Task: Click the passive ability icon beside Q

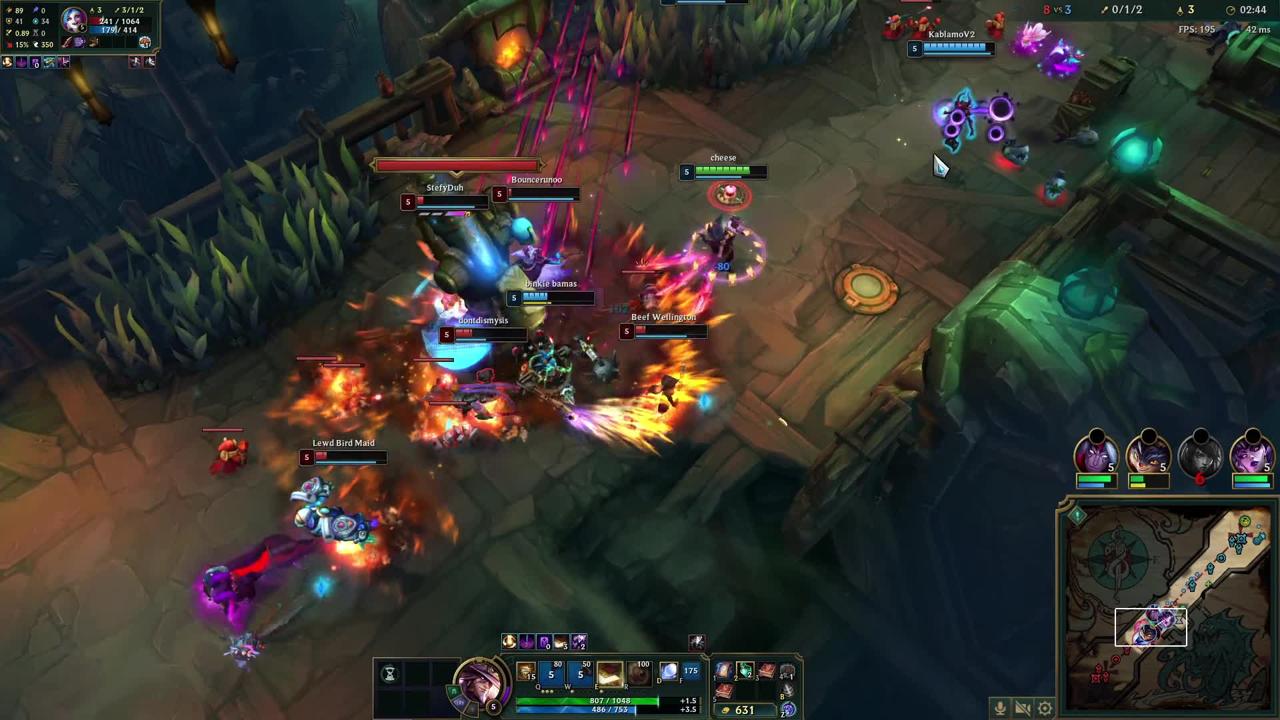Action: 526,673
